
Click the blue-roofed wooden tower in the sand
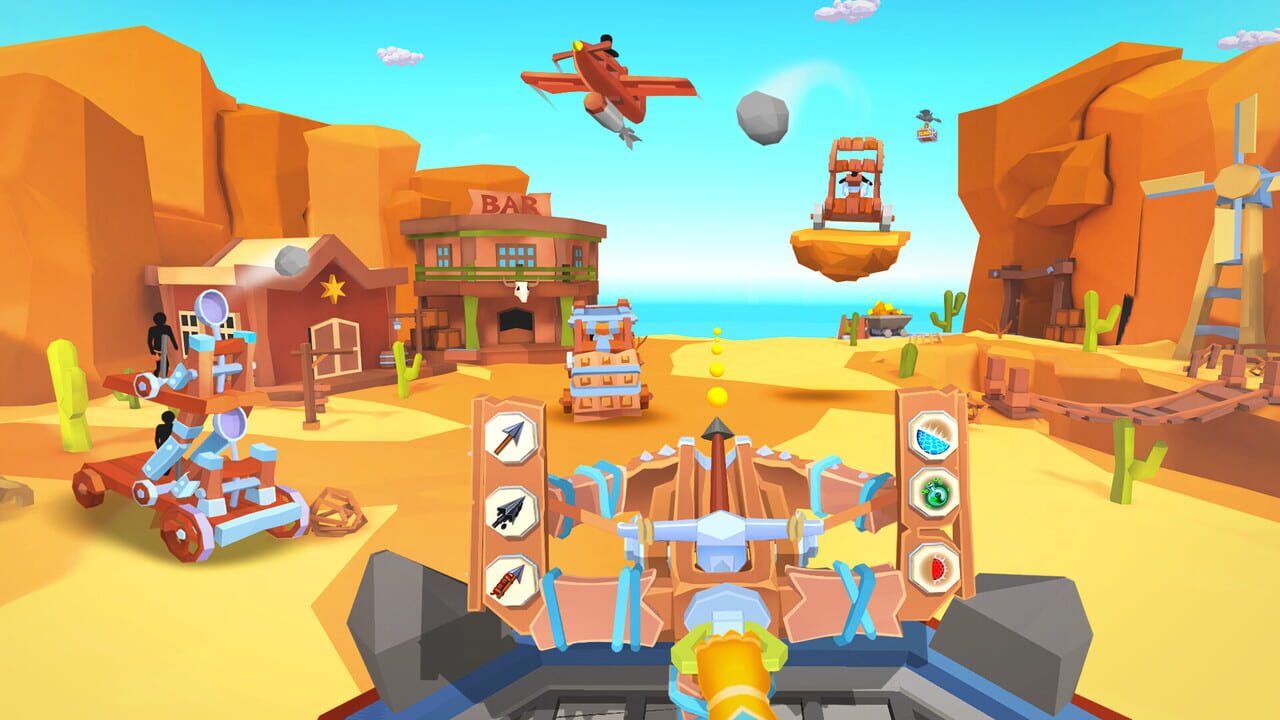pyautogui.click(x=600, y=360)
